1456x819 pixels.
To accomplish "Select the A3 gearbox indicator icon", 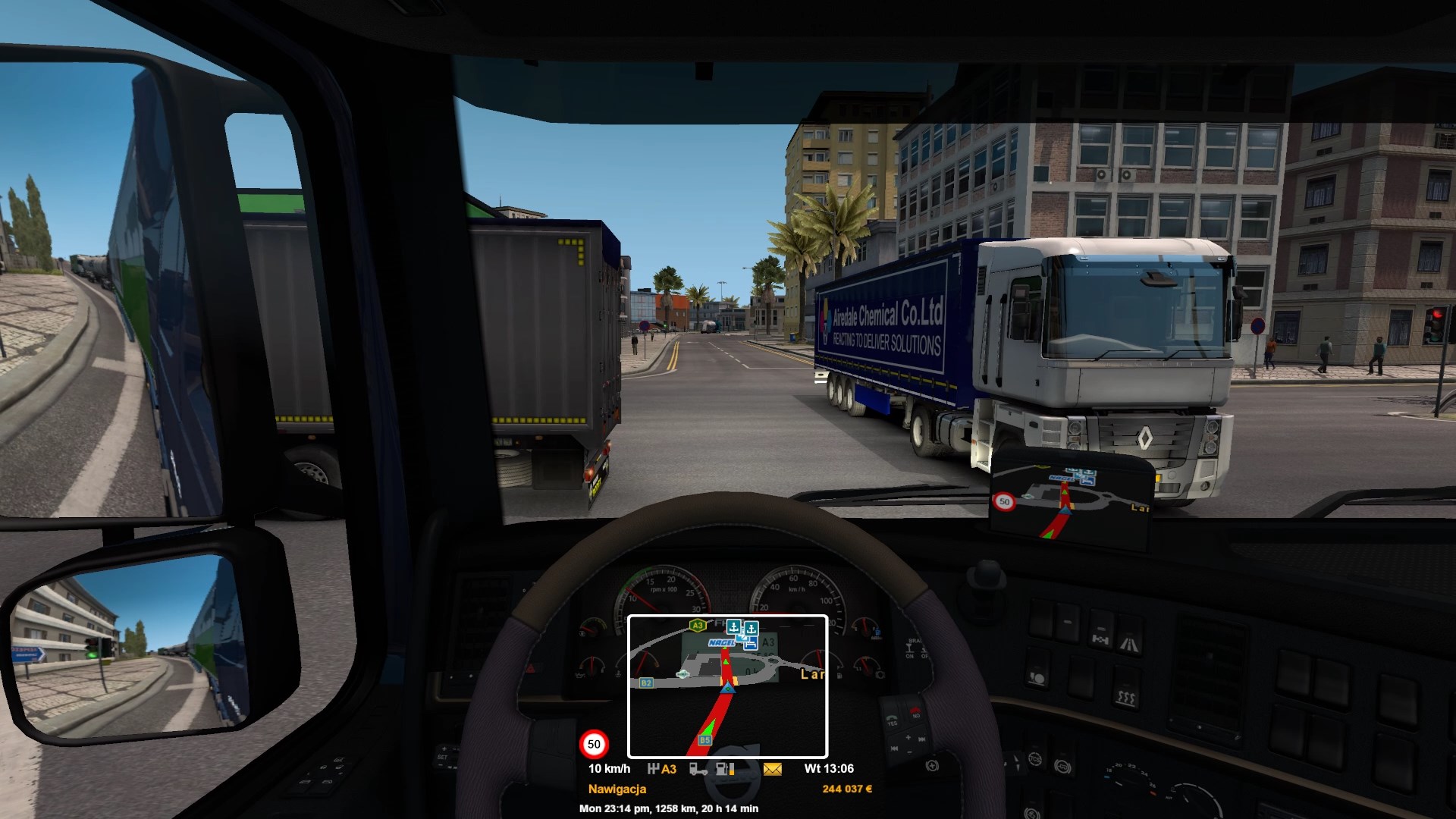I will tap(661, 769).
